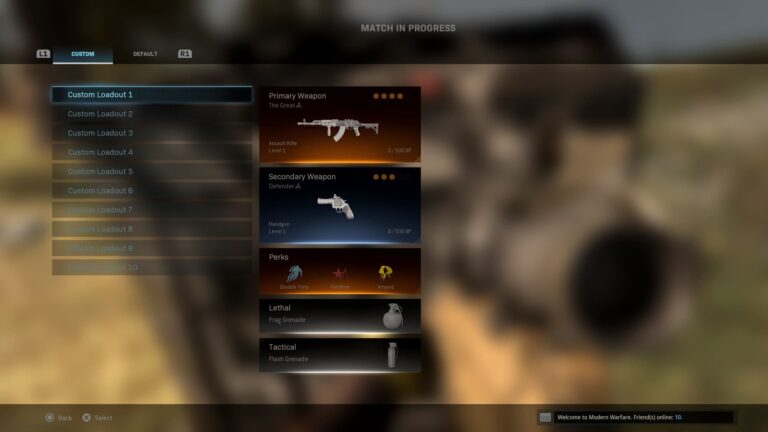This screenshot has height=432, width=768.
Task: Open the Secondary Weapon handgun panel
Action: (340, 205)
